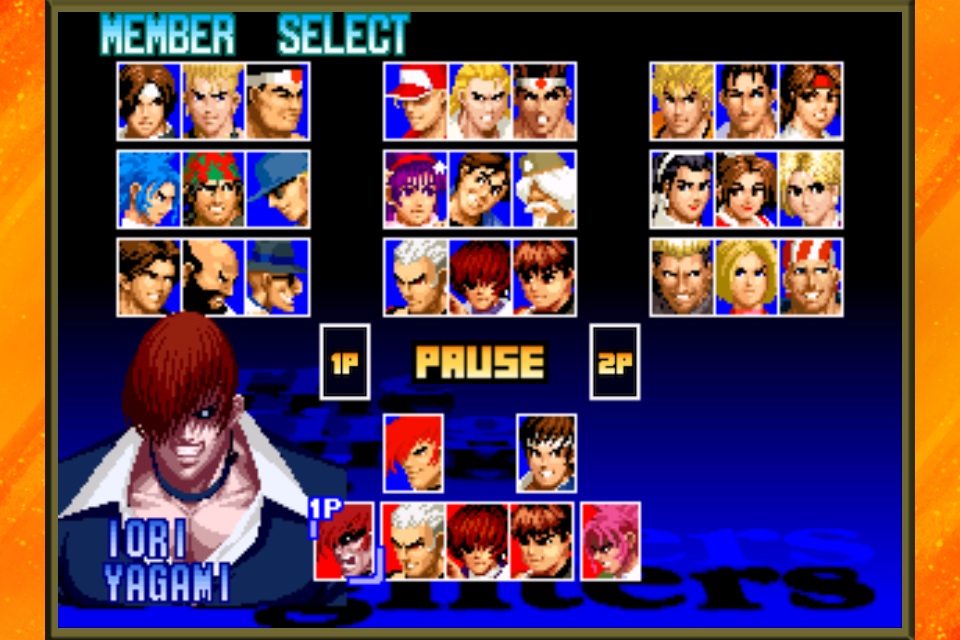
Task: Pick Billy Kane in the striped bandana
Action: click(x=810, y=277)
